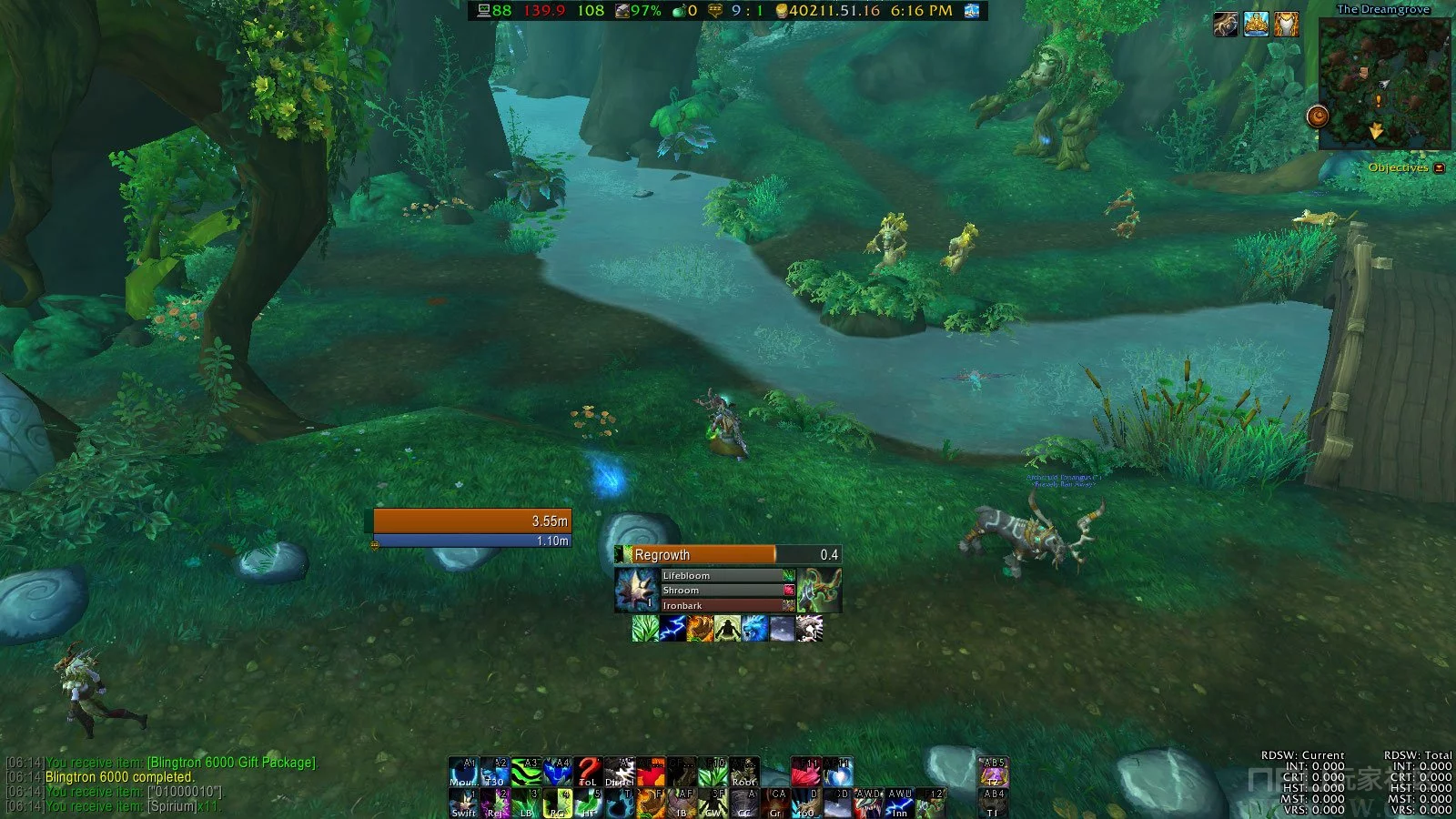1456x819 pixels.
Task: Activate the LB ability slot
Action: coord(526,803)
